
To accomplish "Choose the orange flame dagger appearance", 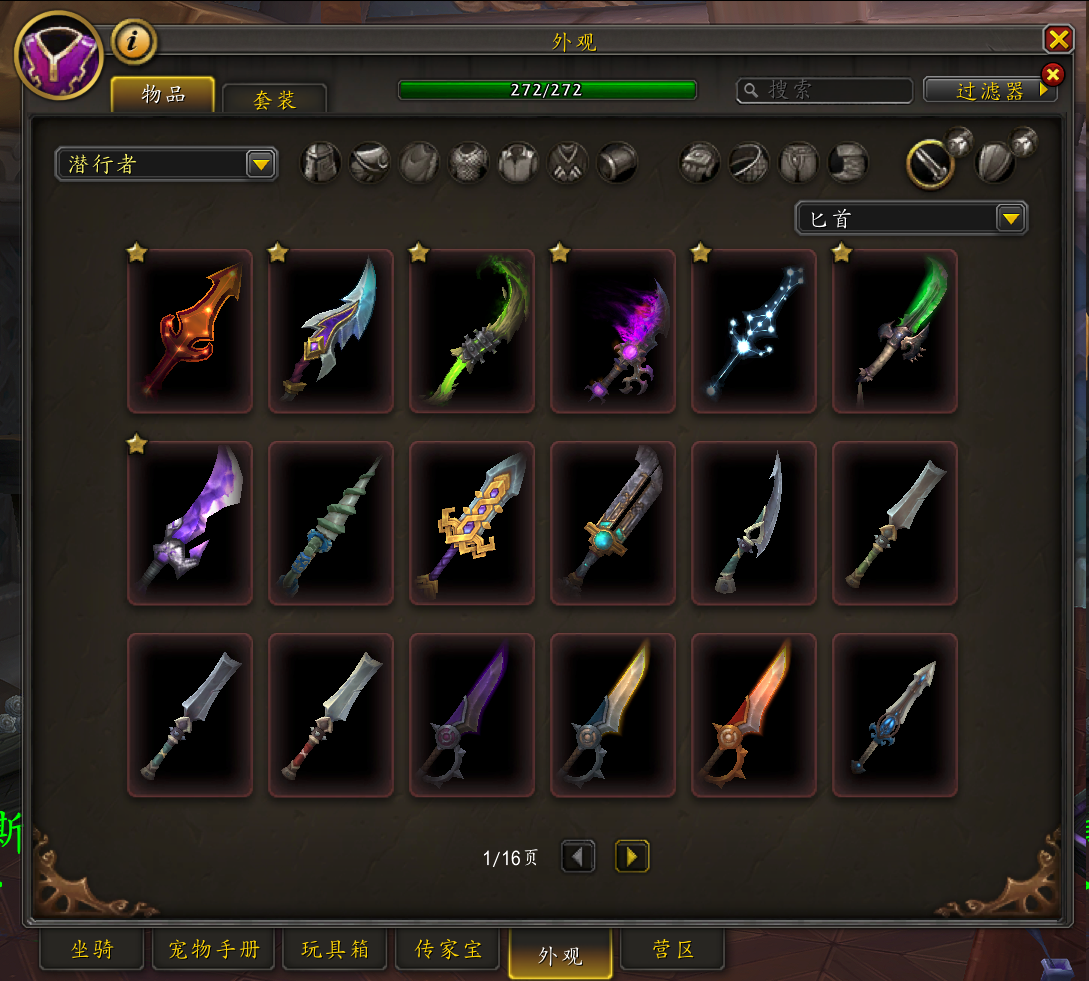I will (190, 331).
